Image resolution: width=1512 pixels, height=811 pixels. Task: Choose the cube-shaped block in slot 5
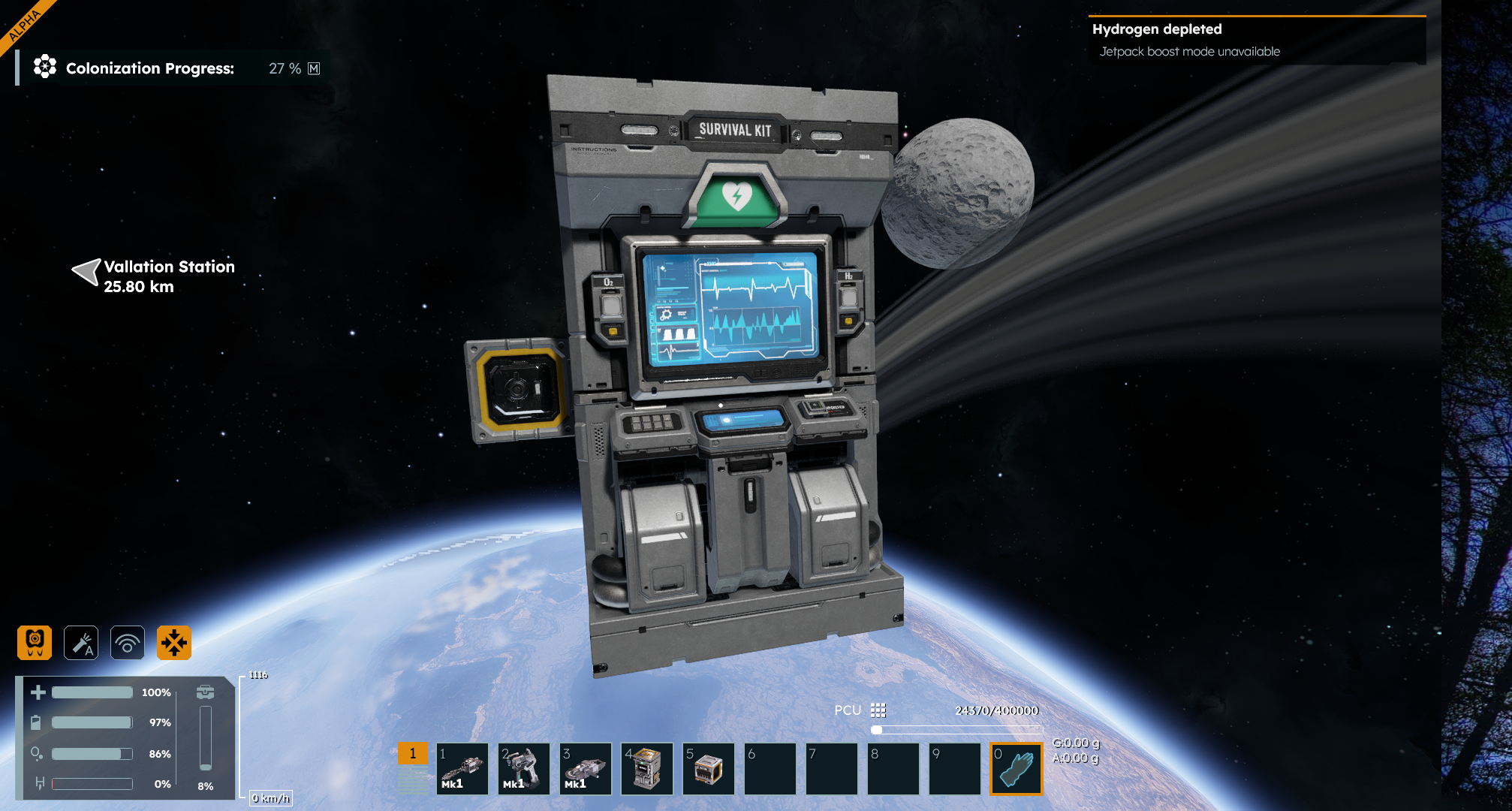tap(709, 769)
